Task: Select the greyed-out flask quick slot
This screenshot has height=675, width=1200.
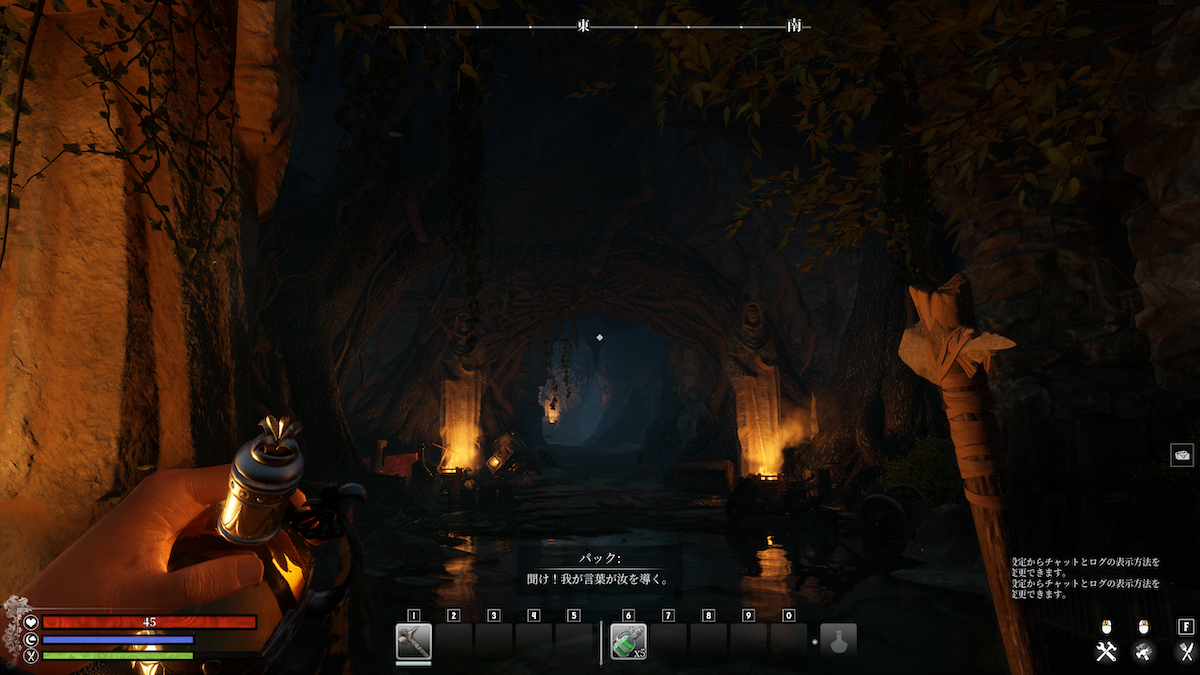Action: (838, 641)
